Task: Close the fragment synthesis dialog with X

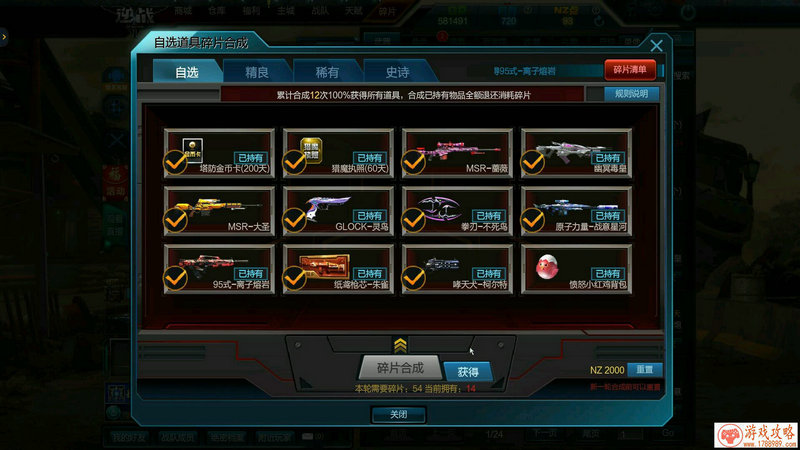Action: point(656,46)
